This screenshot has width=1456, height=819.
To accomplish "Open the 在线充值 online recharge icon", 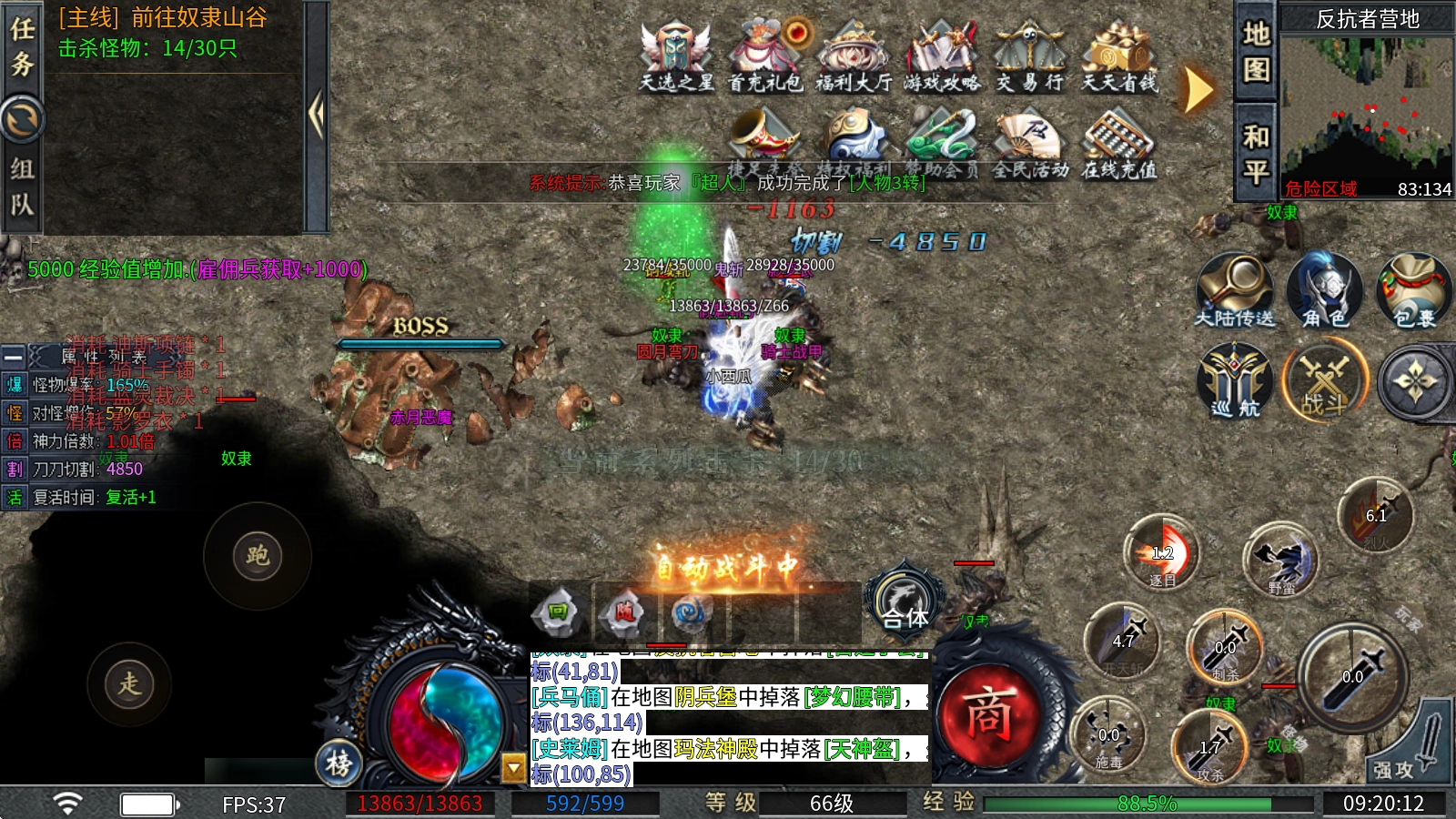I will tap(1118, 143).
